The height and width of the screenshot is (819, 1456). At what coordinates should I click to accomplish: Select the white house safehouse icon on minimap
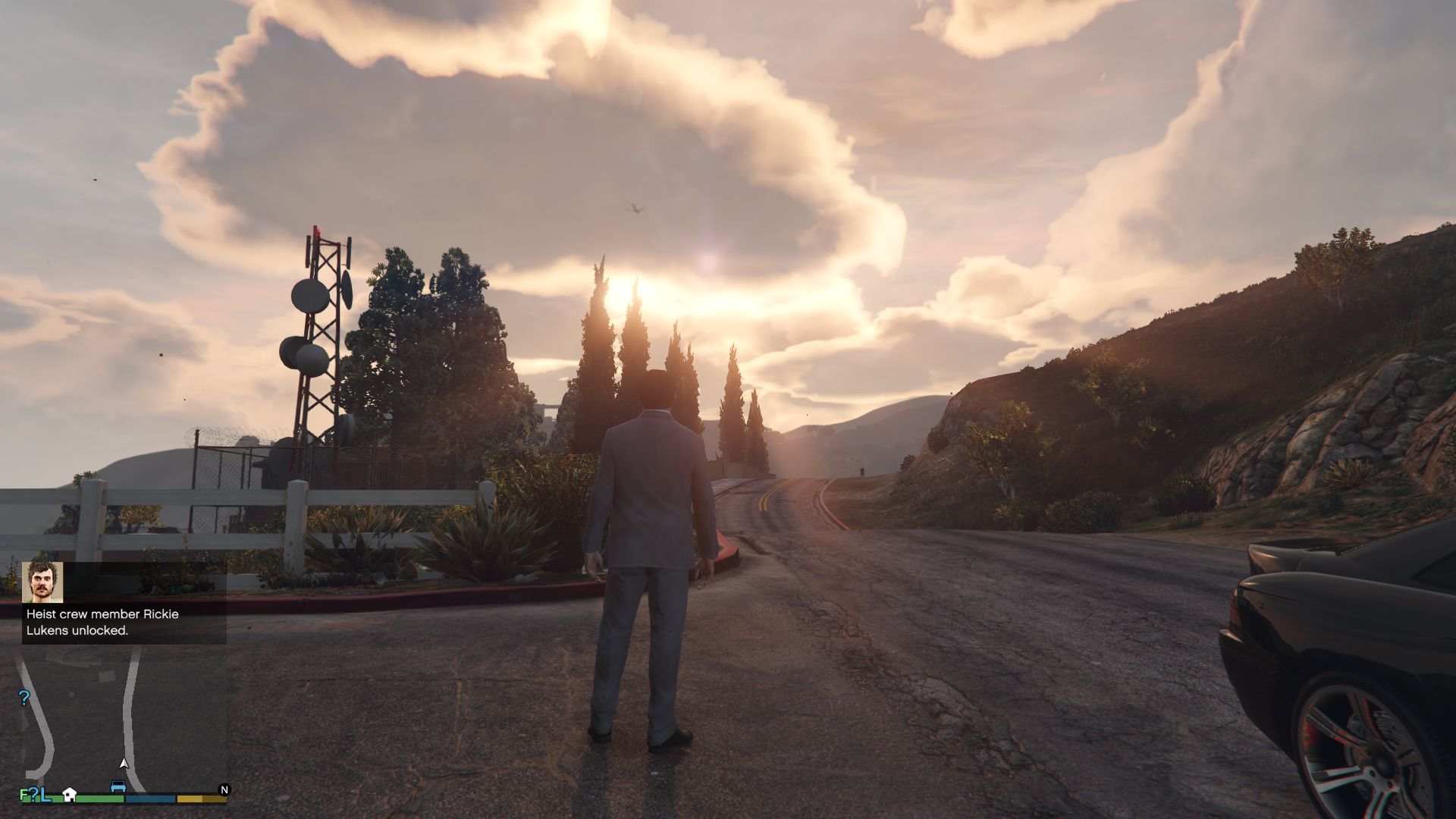click(x=70, y=795)
